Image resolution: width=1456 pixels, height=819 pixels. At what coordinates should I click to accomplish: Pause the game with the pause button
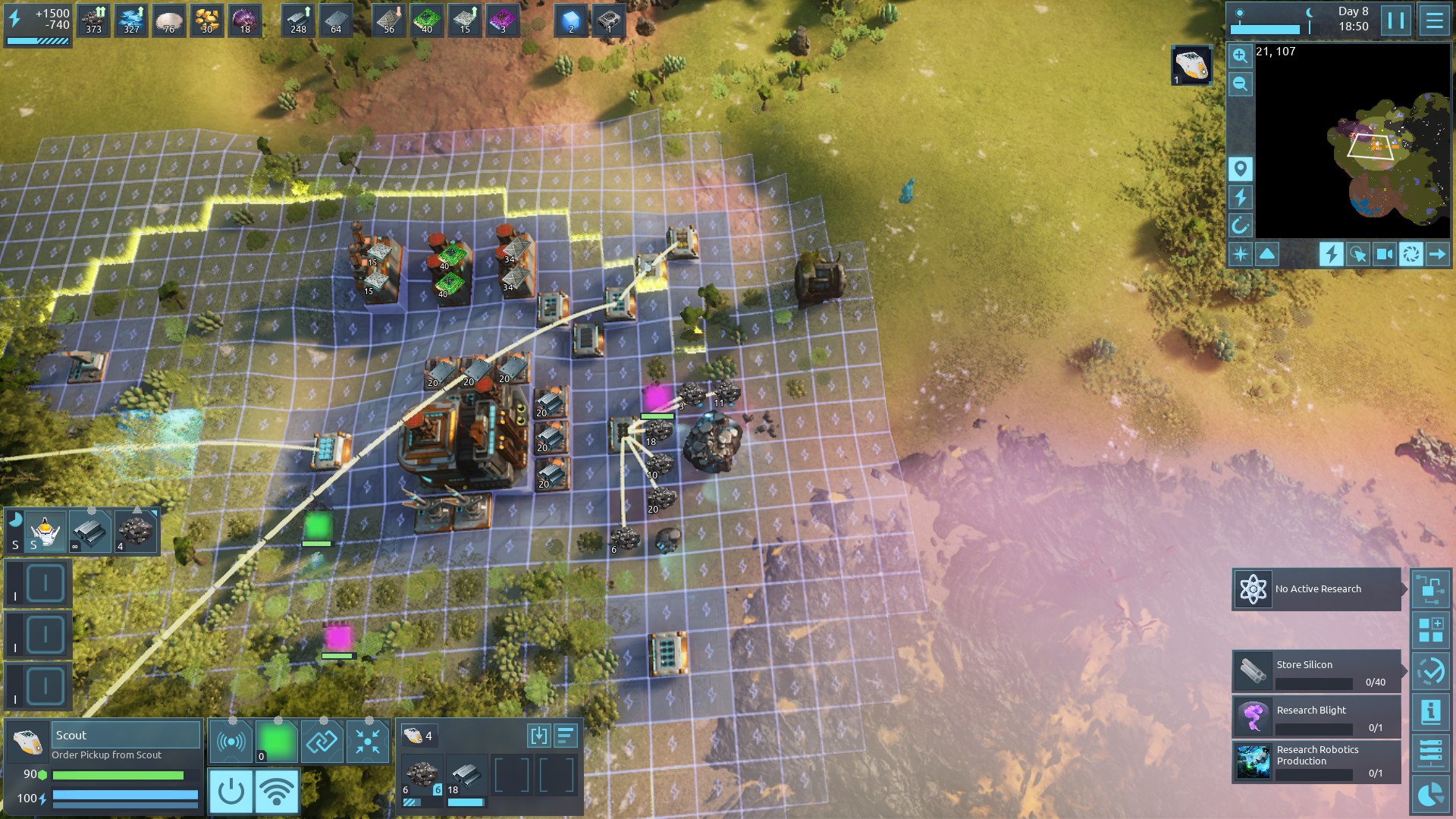[1396, 20]
